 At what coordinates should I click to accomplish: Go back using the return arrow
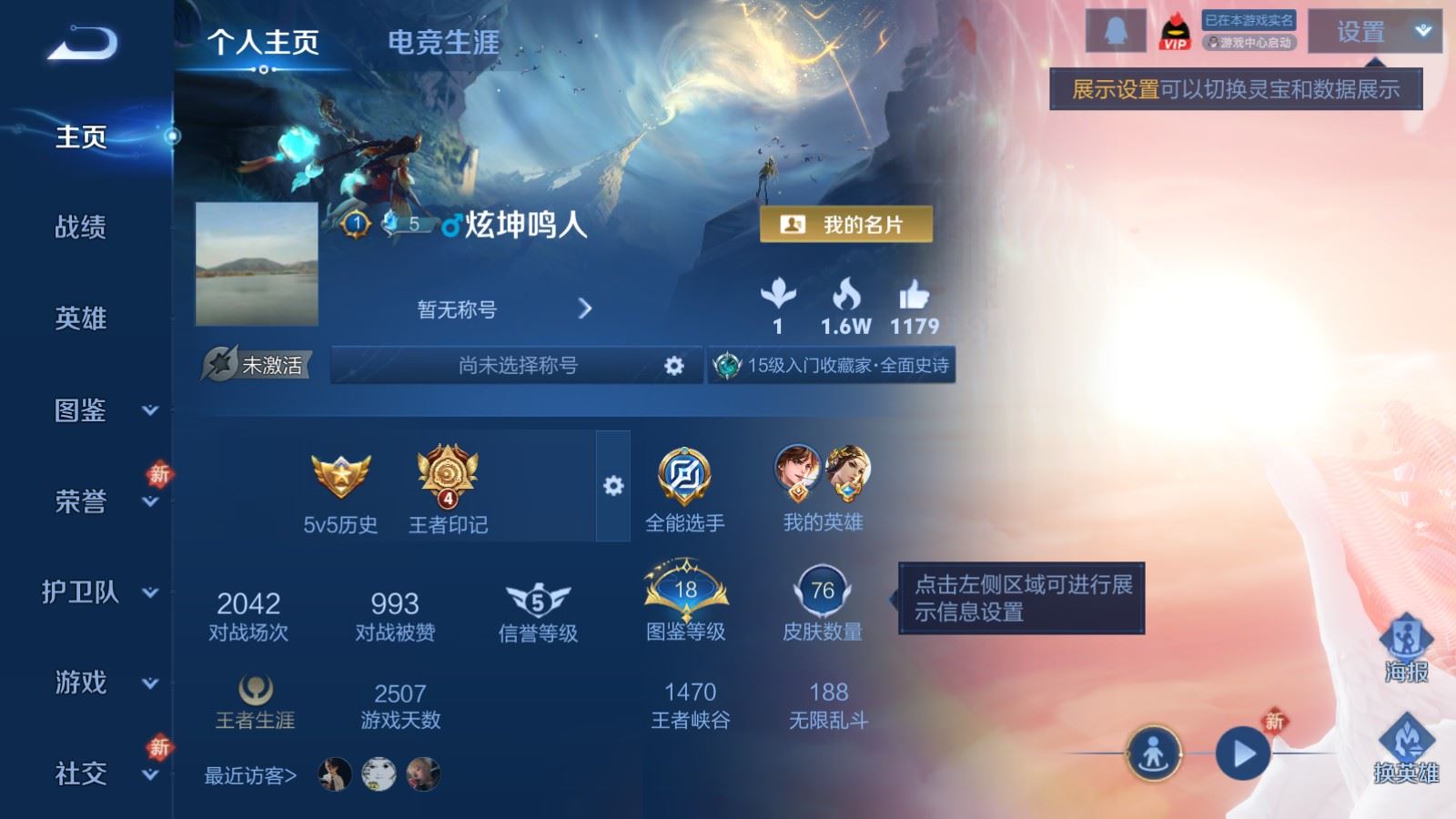click(83, 43)
